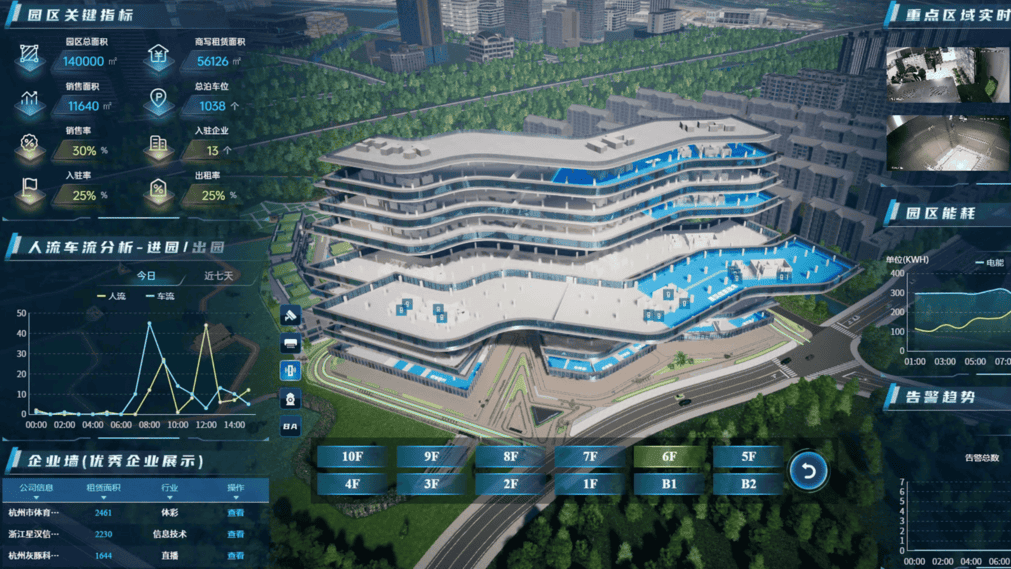Open floor 5F view
The image size is (1011, 569).
click(x=748, y=457)
